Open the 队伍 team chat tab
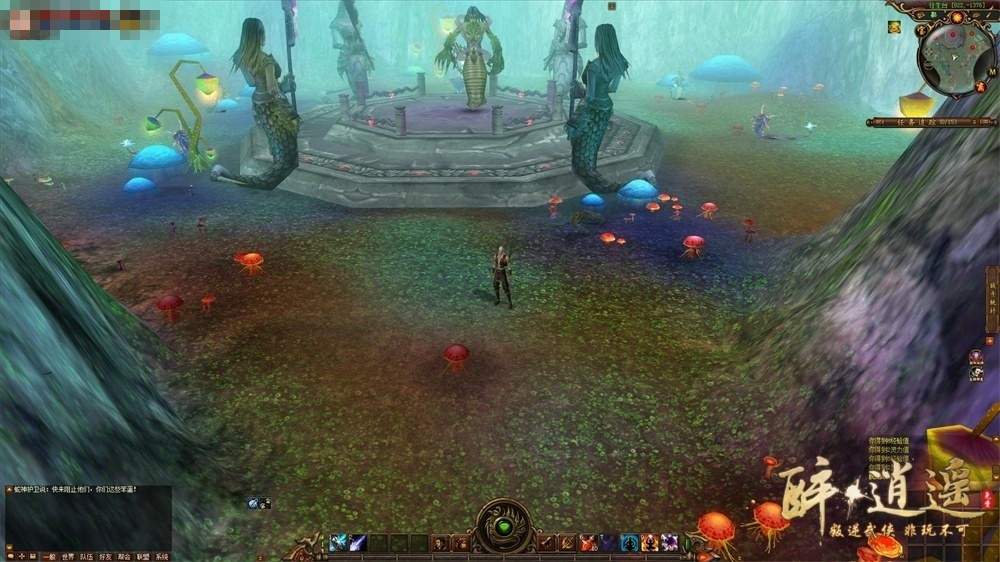This screenshot has width=1000, height=562. point(86,557)
